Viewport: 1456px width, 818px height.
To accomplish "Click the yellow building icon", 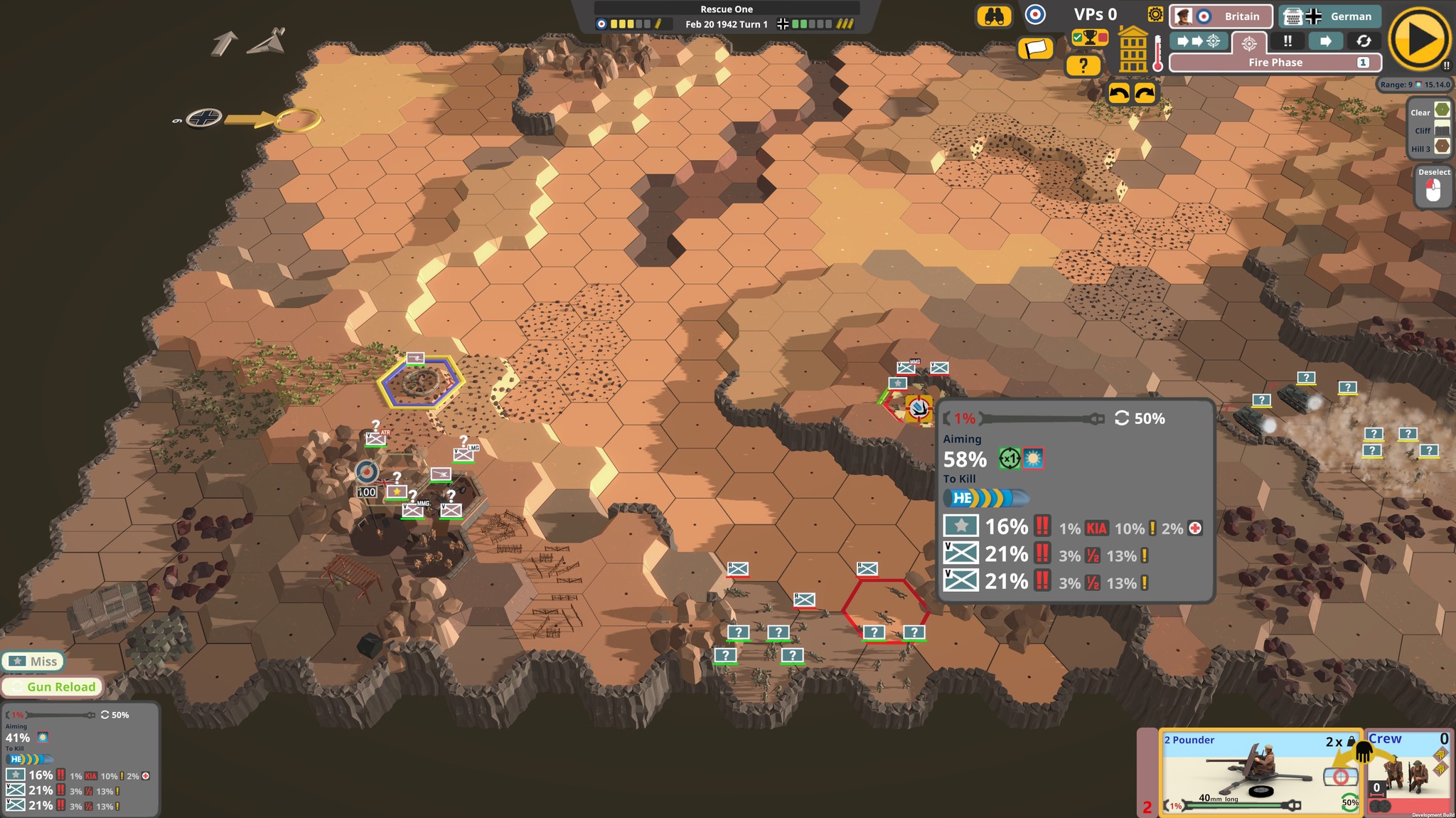I will pos(1133,50).
